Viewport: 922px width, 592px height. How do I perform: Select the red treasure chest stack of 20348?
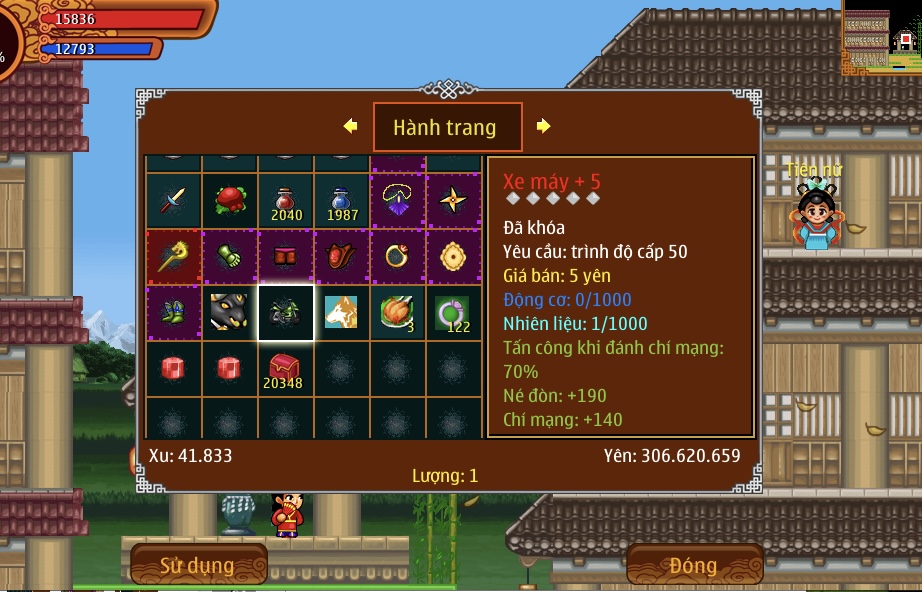(x=286, y=369)
